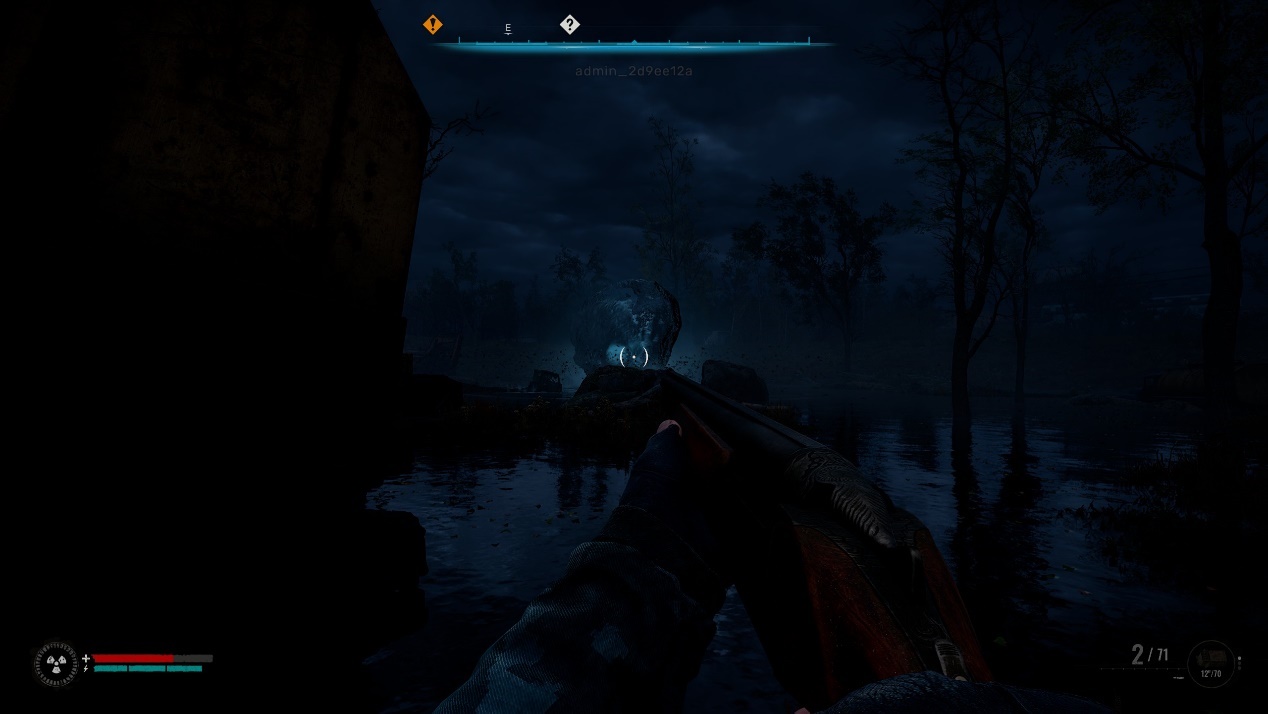This screenshot has height=714, width=1268.
Task: Select the 12x70 shotgun ammo type icon
Action: (x=1211, y=664)
